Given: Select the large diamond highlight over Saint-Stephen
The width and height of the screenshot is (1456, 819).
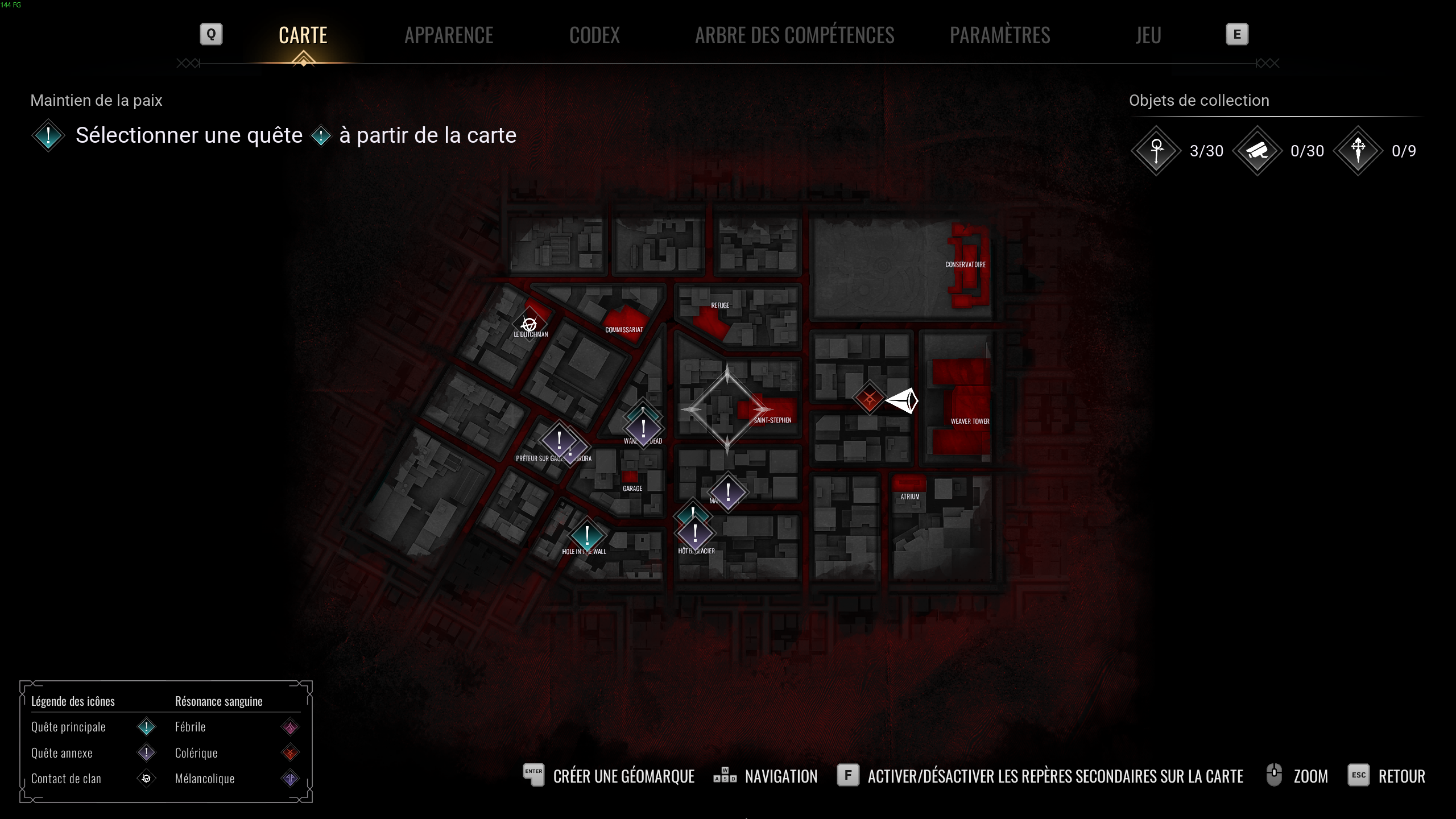Looking at the screenshot, I should 729,408.
